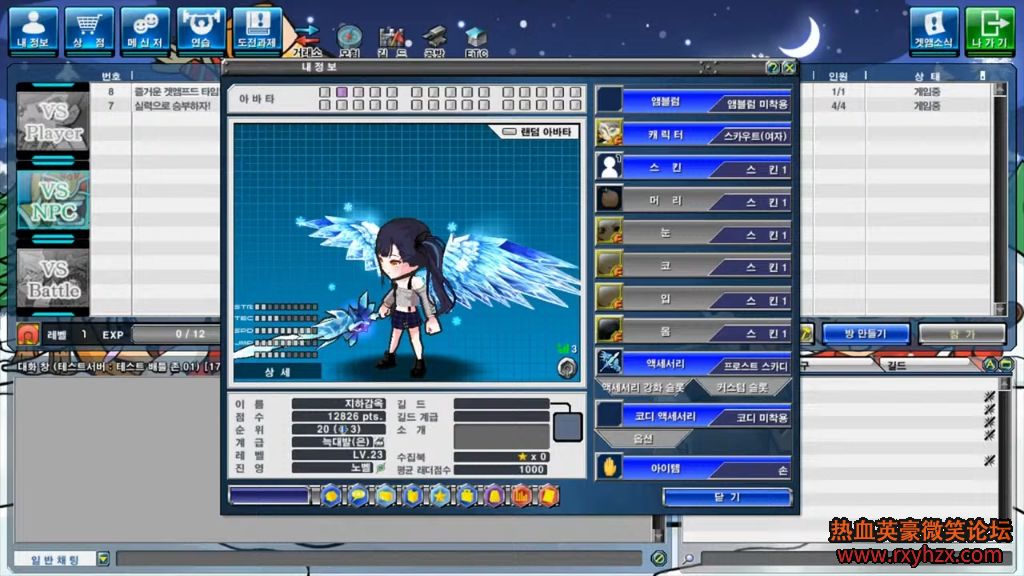The image size is (1024, 576).
Task: Select the 아이템 item hand slot row
Action: [x=694, y=467]
